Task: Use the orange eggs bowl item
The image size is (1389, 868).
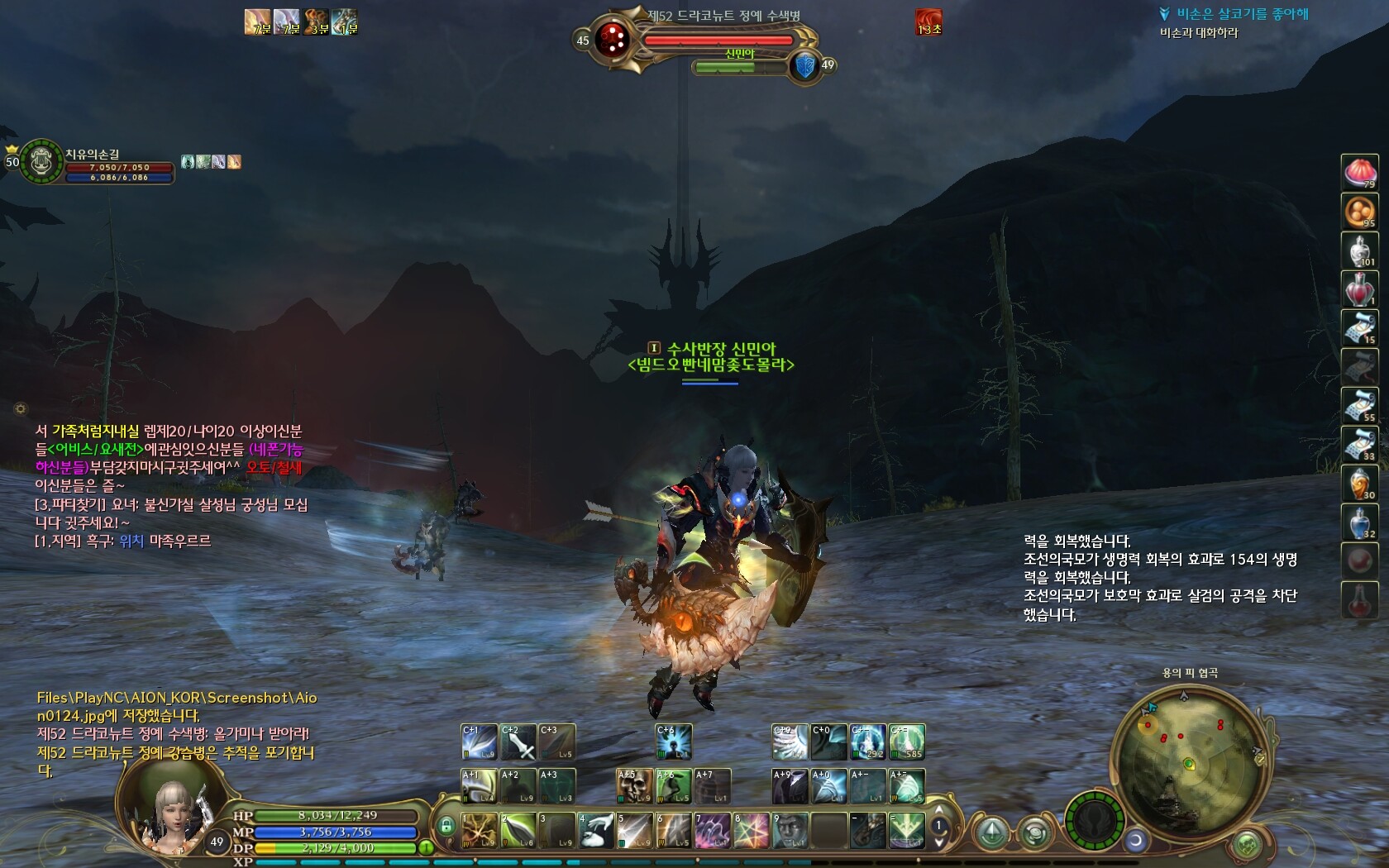Action: click(x=1360, y=212)
